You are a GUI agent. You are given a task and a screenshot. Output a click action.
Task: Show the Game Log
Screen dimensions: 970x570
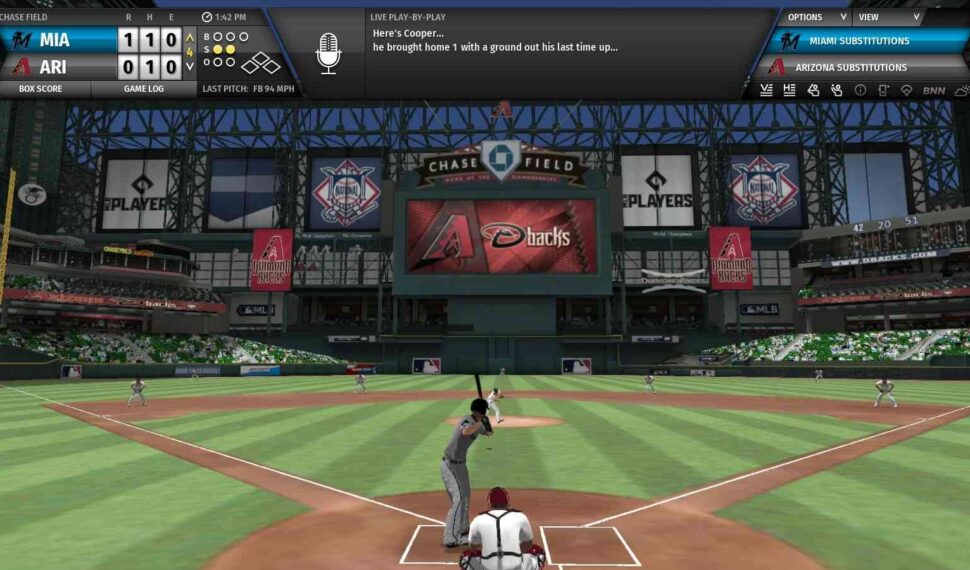pos(143,89)
